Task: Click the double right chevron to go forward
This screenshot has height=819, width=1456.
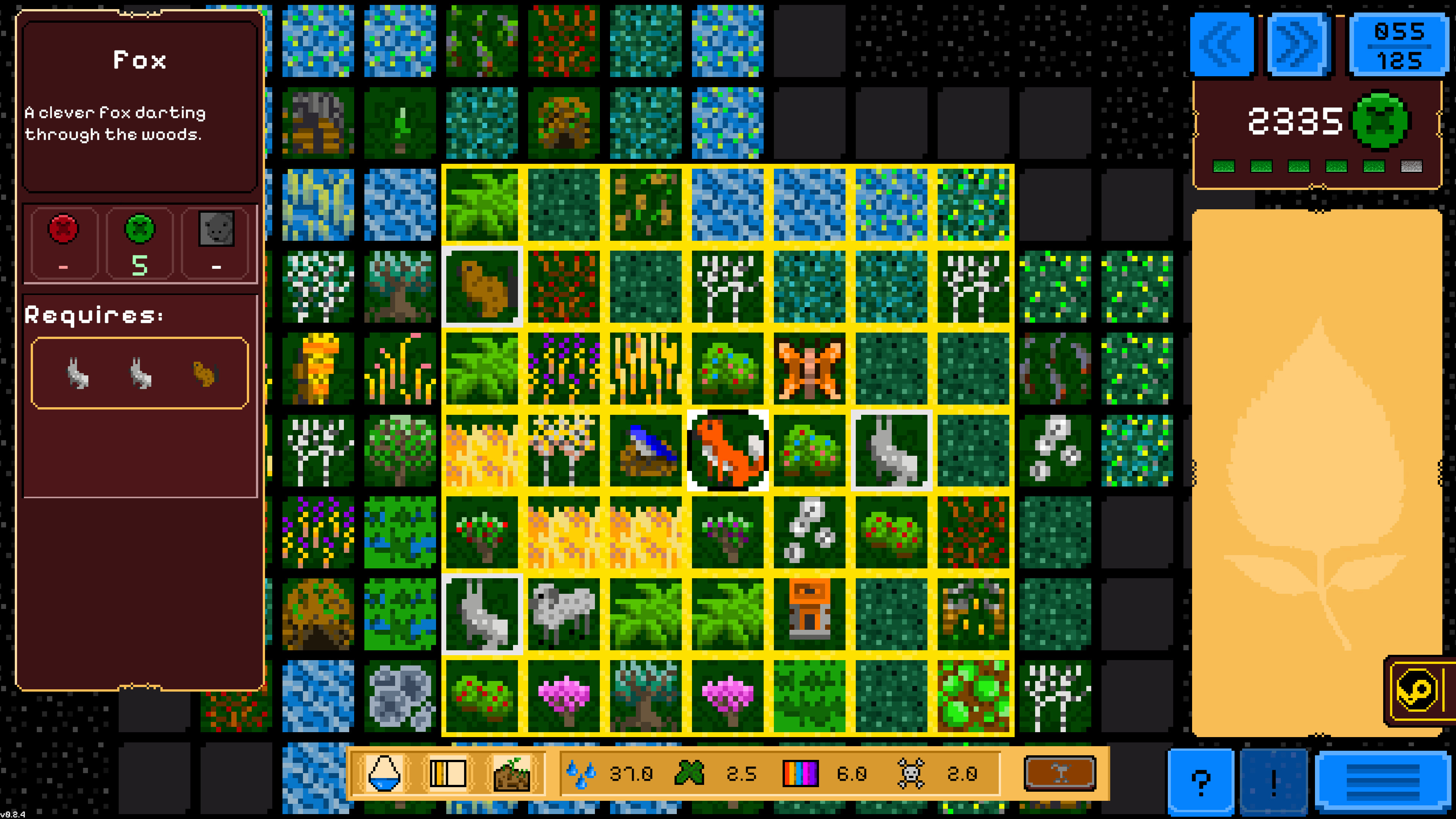Action: click(x=1297, y=45)
